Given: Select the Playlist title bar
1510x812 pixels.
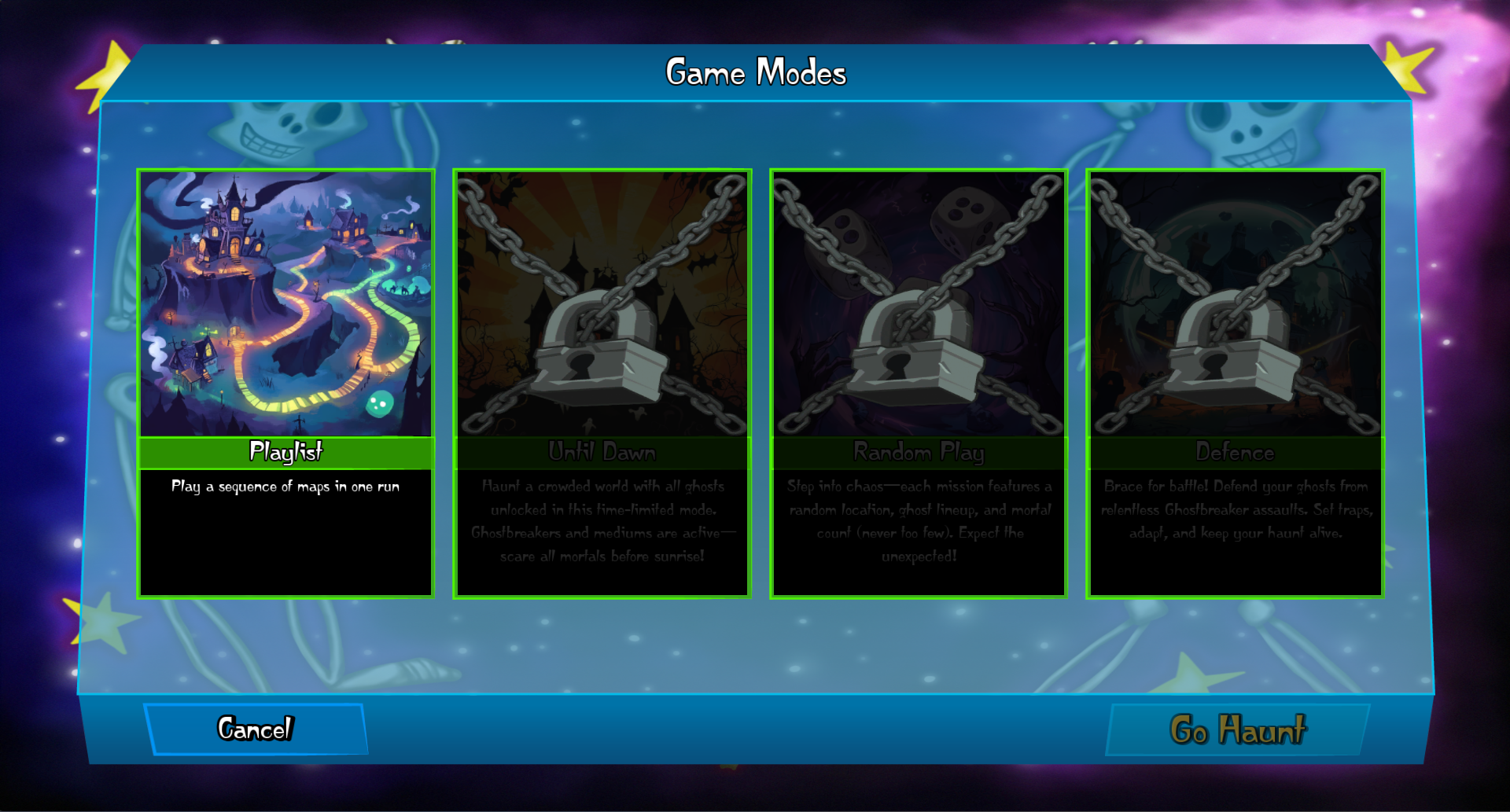Looking at the screenshot, I should pyautogui.click(x=286, y=451).
